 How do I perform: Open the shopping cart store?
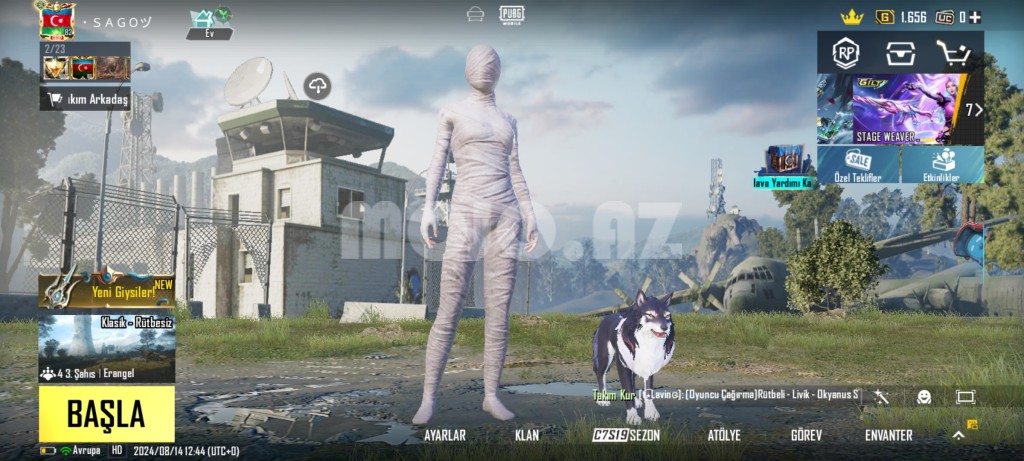(953, 53)
